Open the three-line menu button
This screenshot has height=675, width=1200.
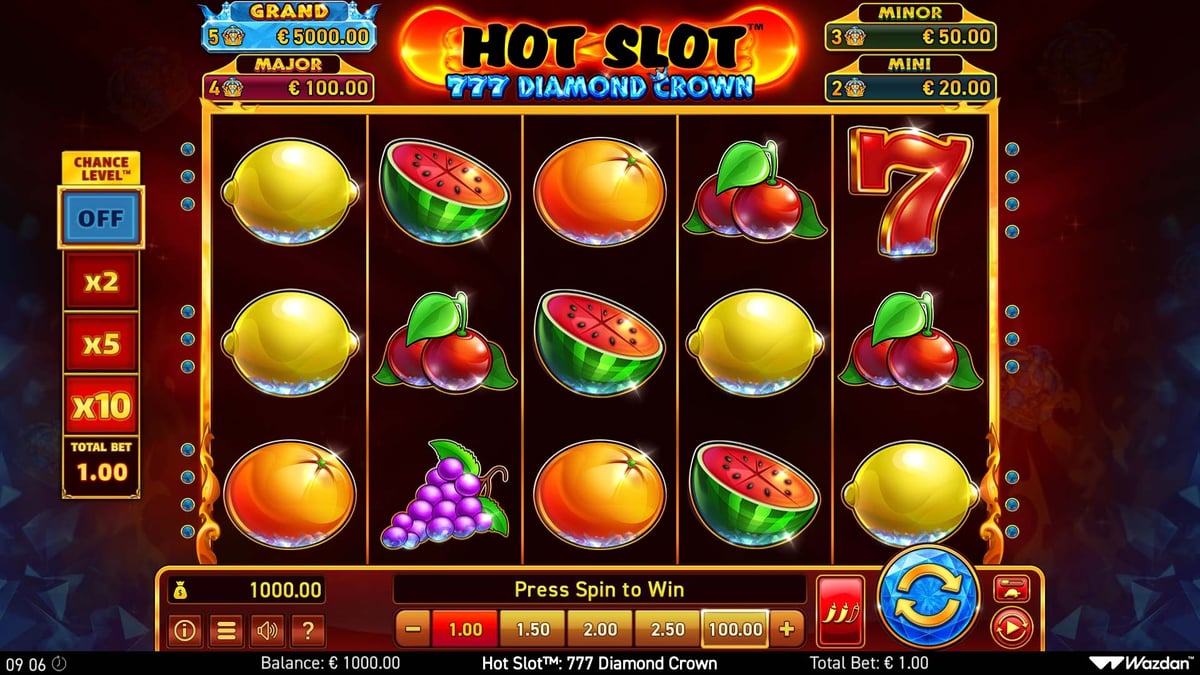[226, 630]
